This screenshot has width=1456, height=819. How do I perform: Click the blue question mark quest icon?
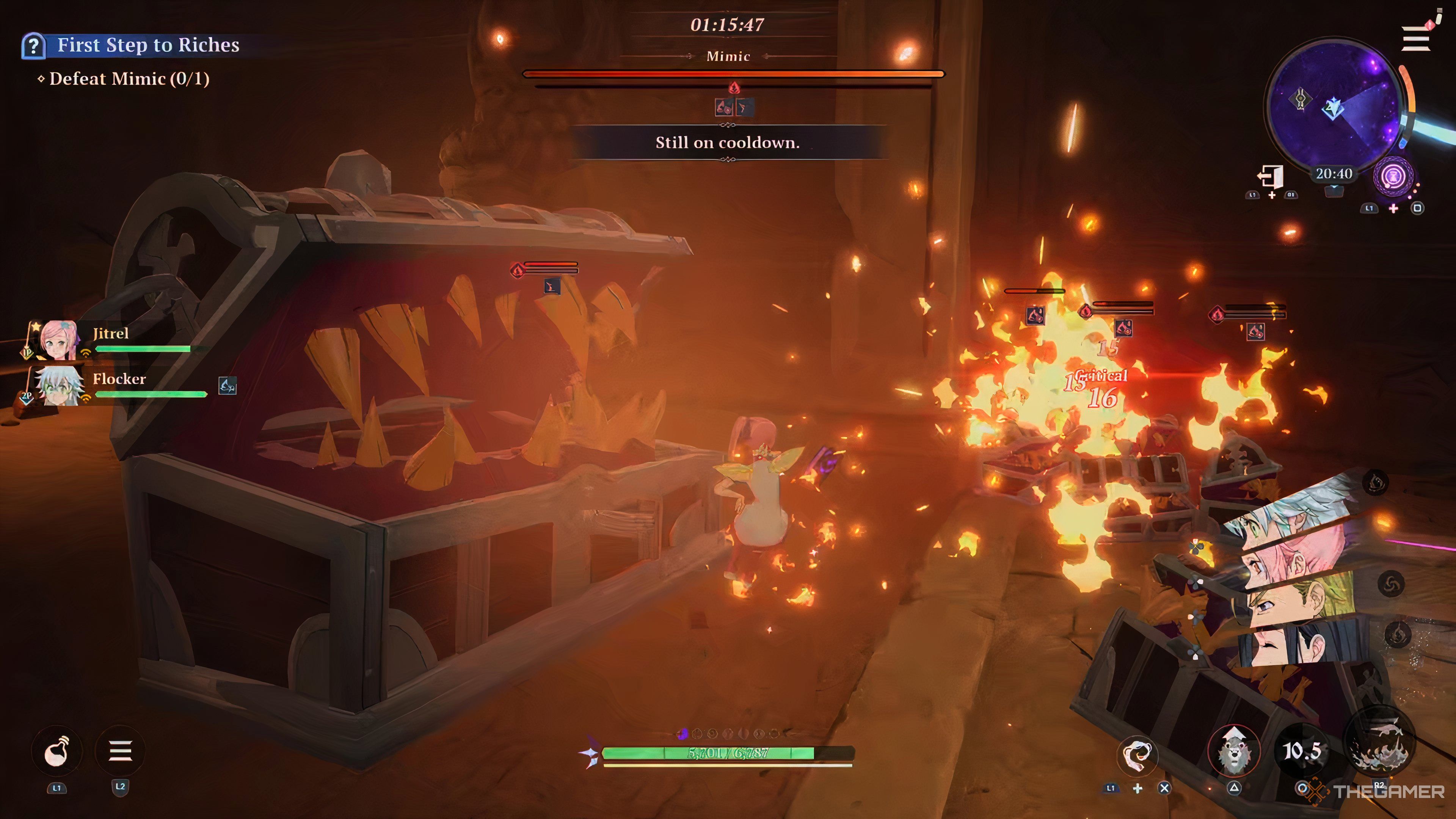click(x=33, y=46)
